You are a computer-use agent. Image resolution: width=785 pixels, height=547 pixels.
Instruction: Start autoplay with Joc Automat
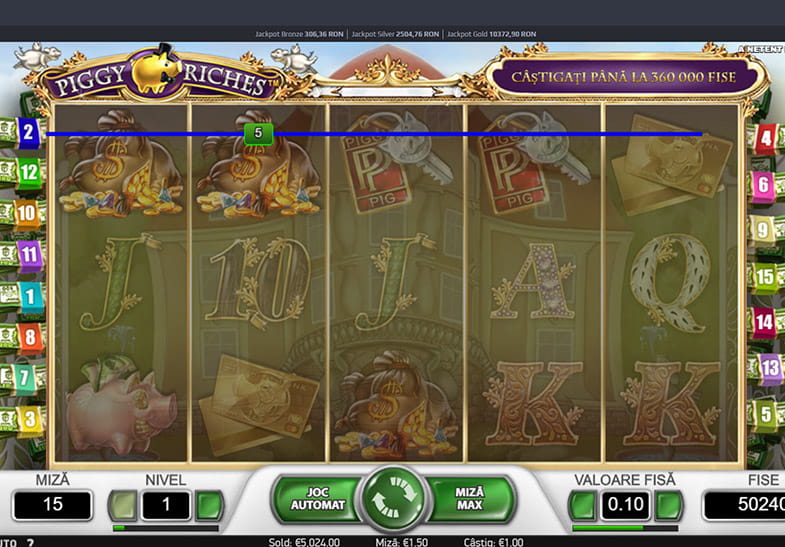317,499
